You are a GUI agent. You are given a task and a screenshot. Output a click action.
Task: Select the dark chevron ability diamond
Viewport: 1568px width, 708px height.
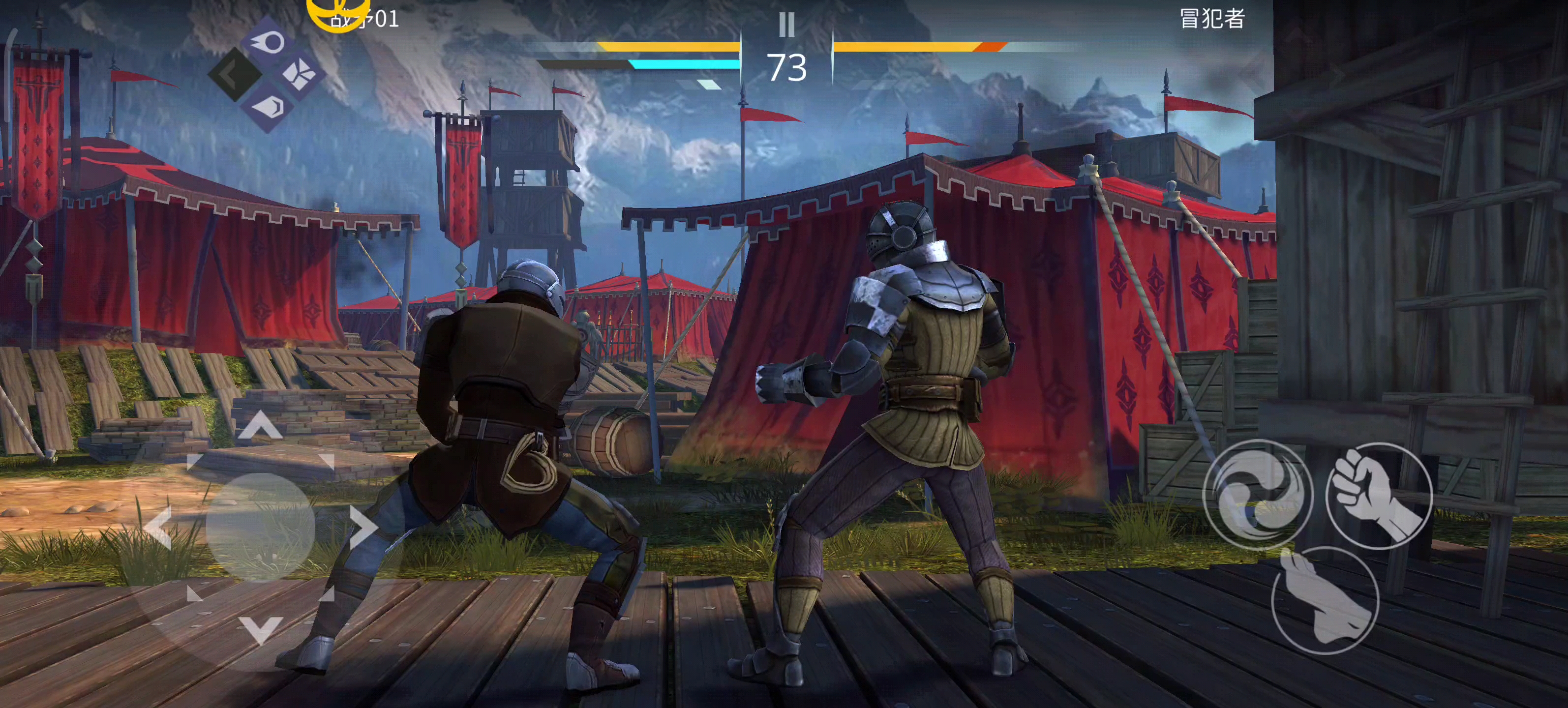point(234,75)
